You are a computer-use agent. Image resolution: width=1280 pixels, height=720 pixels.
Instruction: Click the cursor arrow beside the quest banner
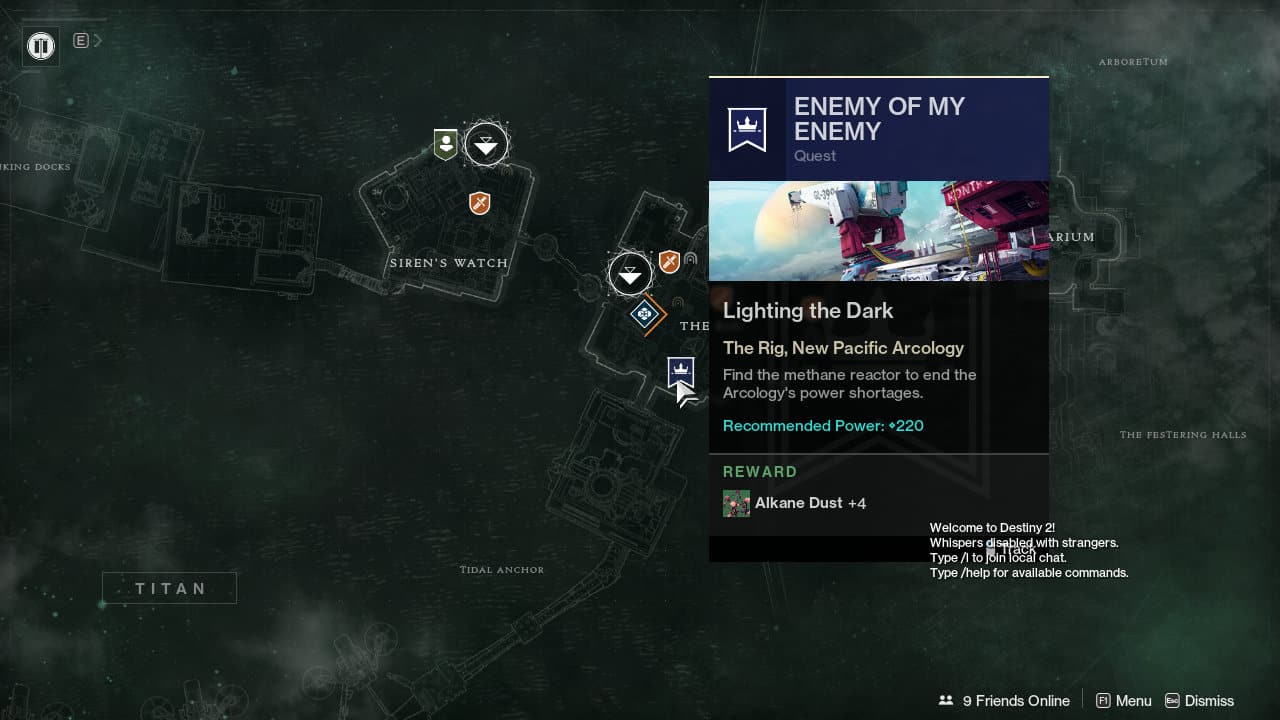(x=686, y=396)
